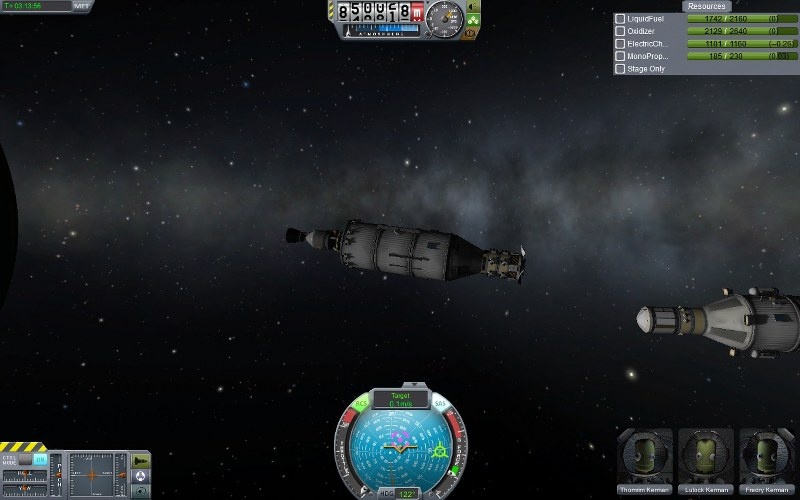The image size is (800, 500).
Task: Click the MET mission clock toggle
Action: click(x=82, y=6)
